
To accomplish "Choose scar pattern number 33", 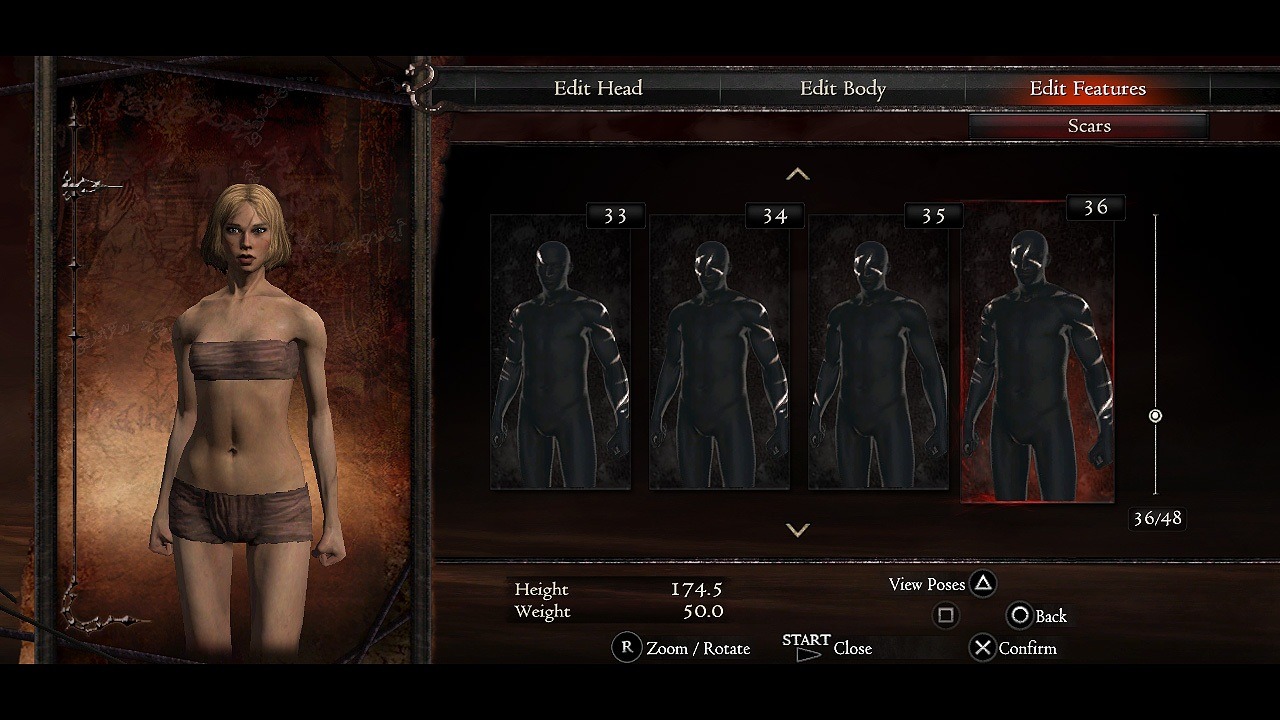I will (x=560, y=352).
